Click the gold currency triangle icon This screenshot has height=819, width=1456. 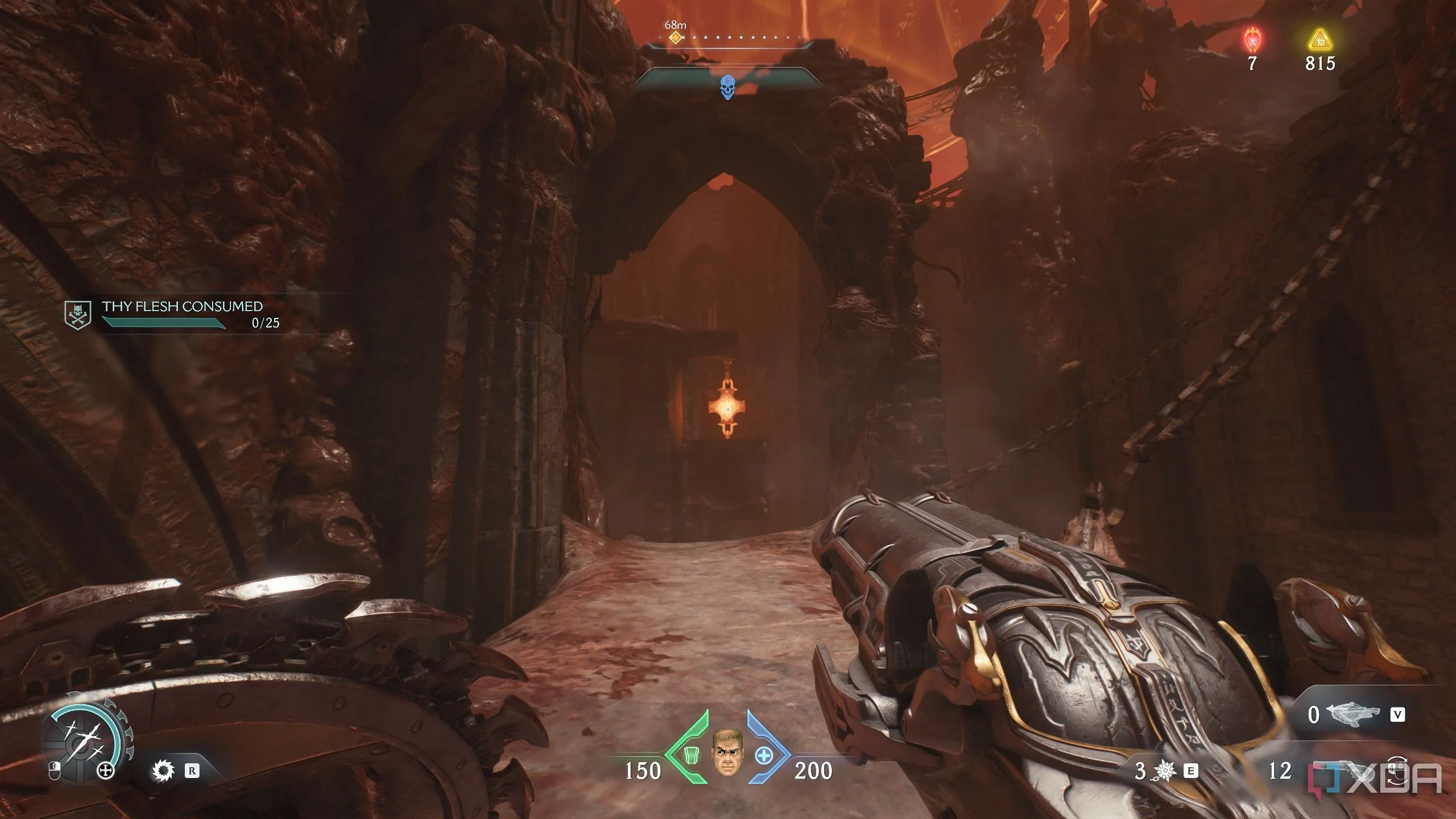pos(1319,41)
